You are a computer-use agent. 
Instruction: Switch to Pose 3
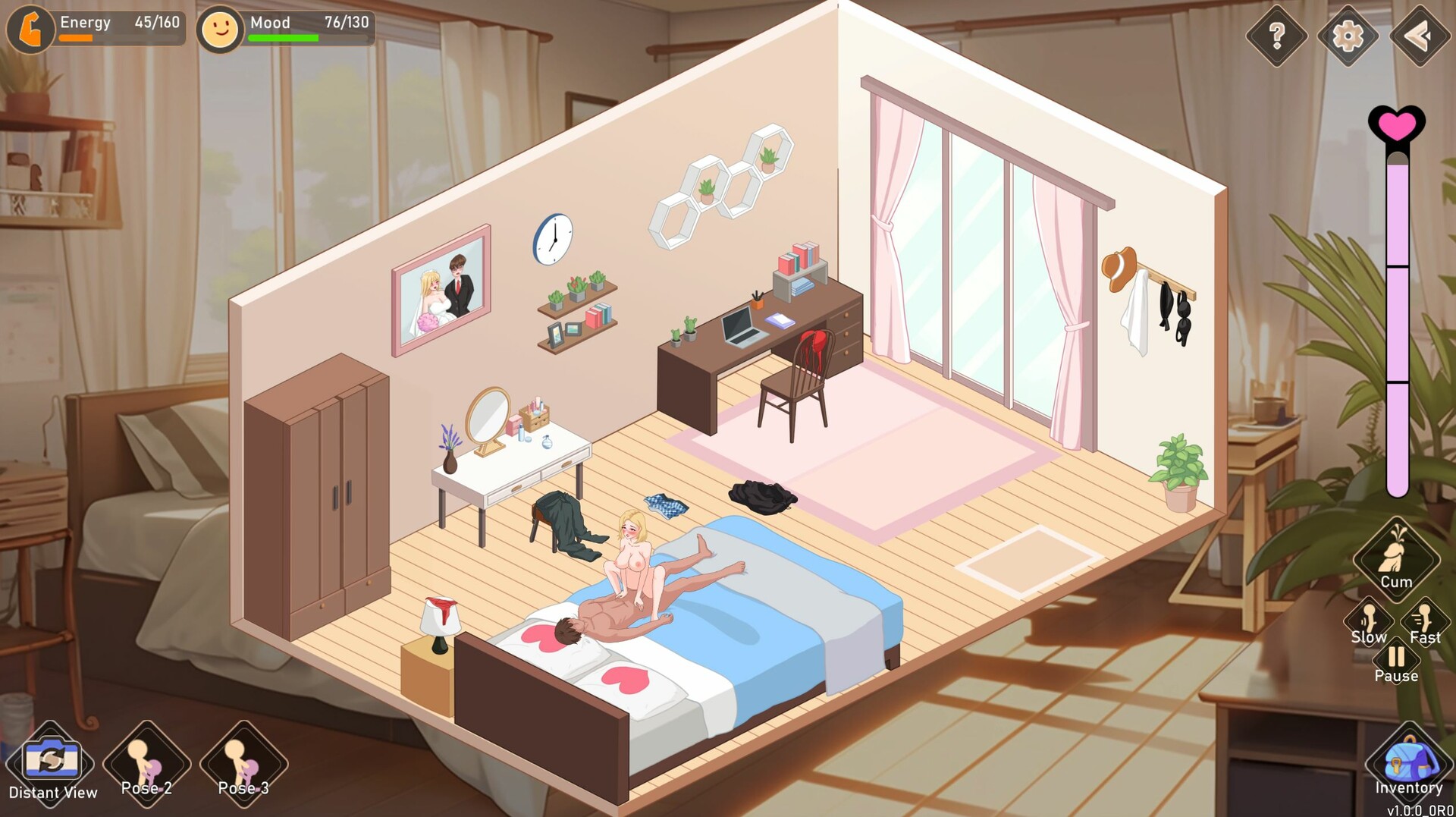point(243,762)
